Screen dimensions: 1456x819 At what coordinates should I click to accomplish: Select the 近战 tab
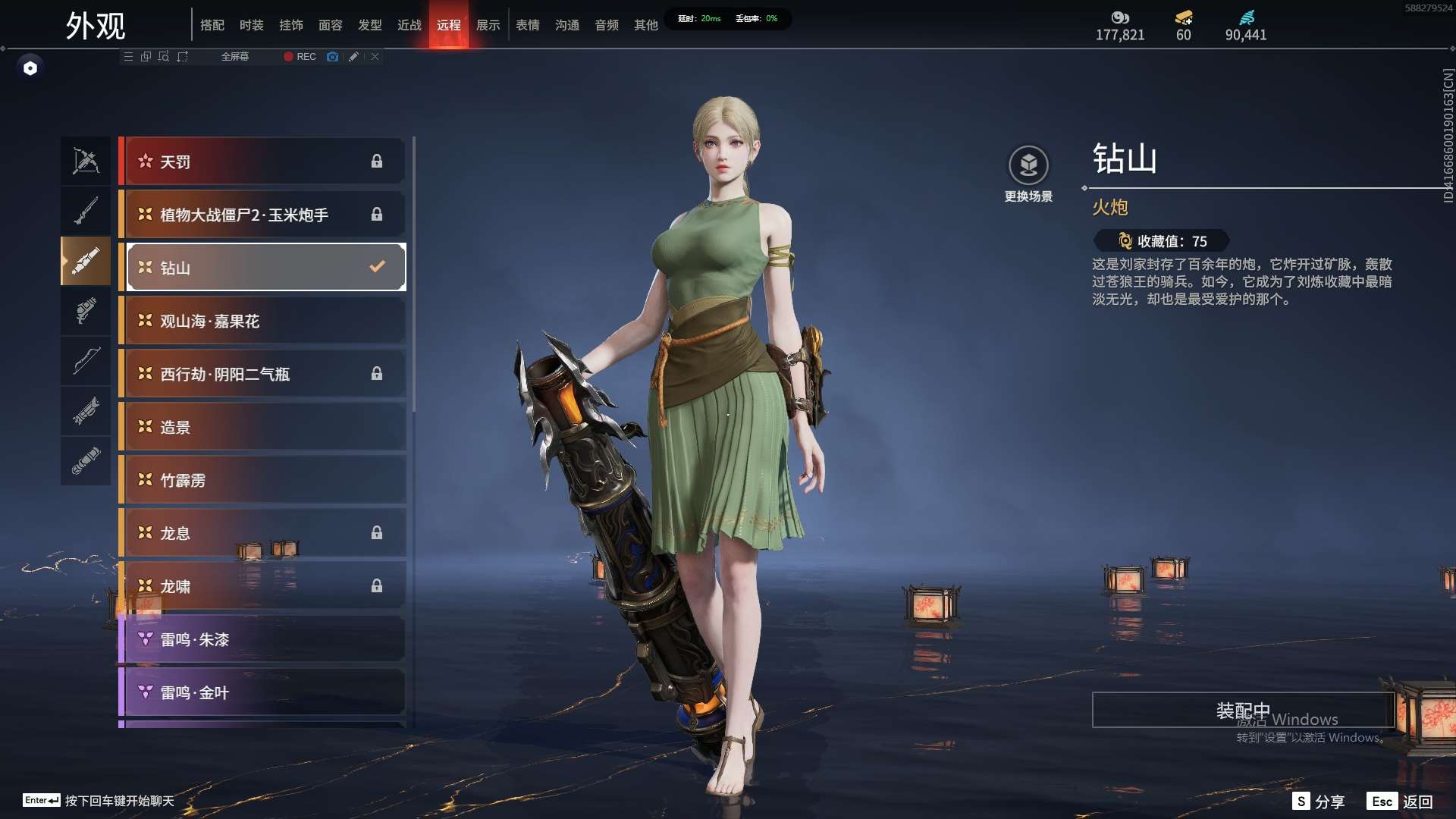pyautogui.click(x=409, y=25)
